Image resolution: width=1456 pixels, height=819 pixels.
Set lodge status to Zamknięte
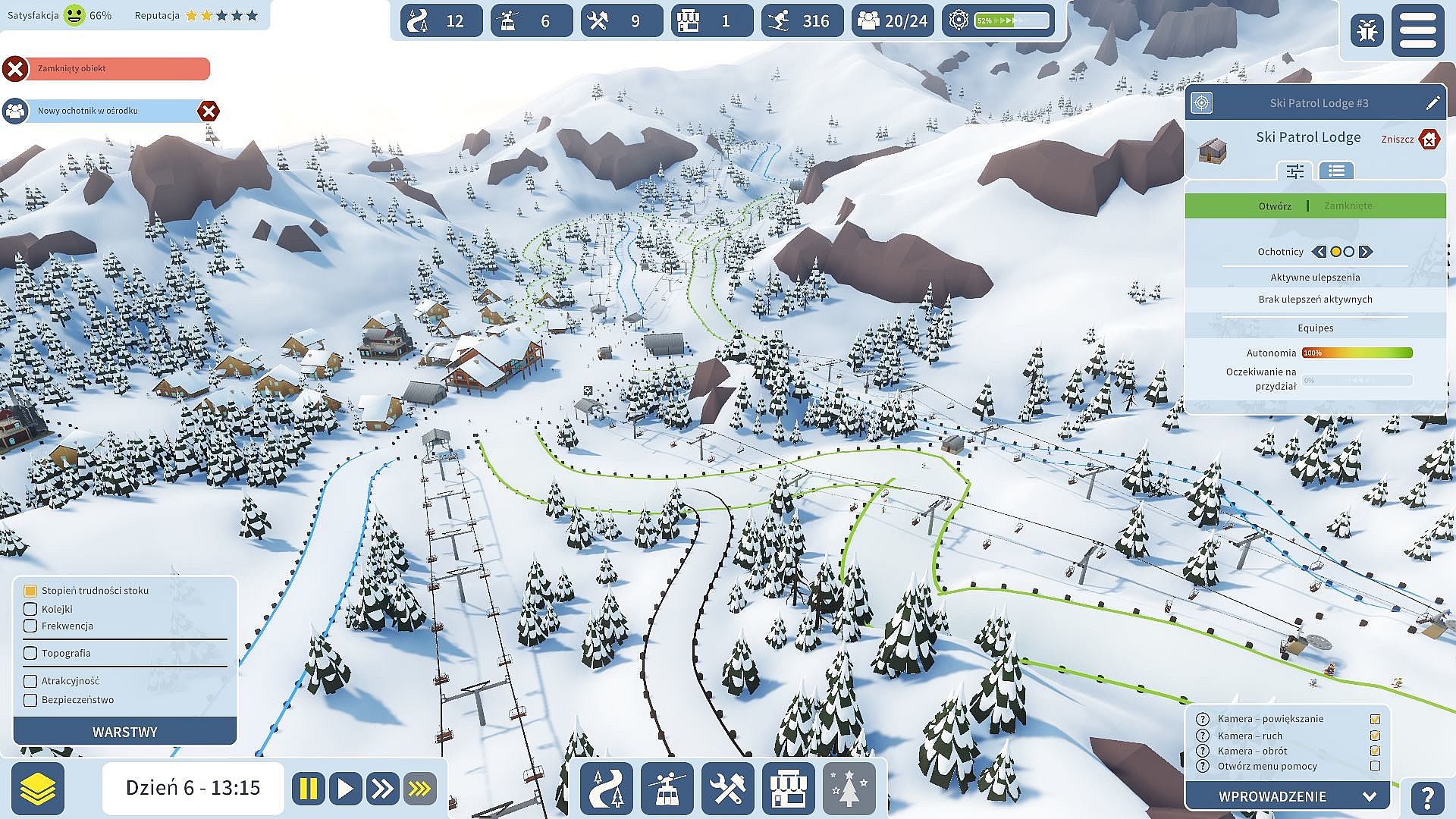click(1348, 206)
